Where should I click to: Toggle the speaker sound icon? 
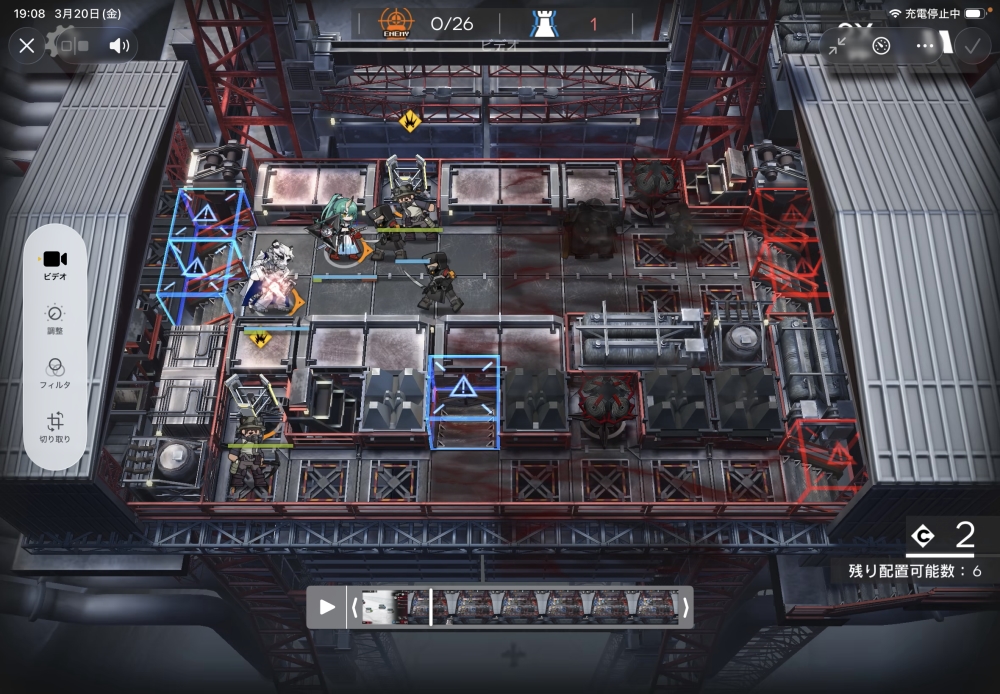[x=119, y=45]
